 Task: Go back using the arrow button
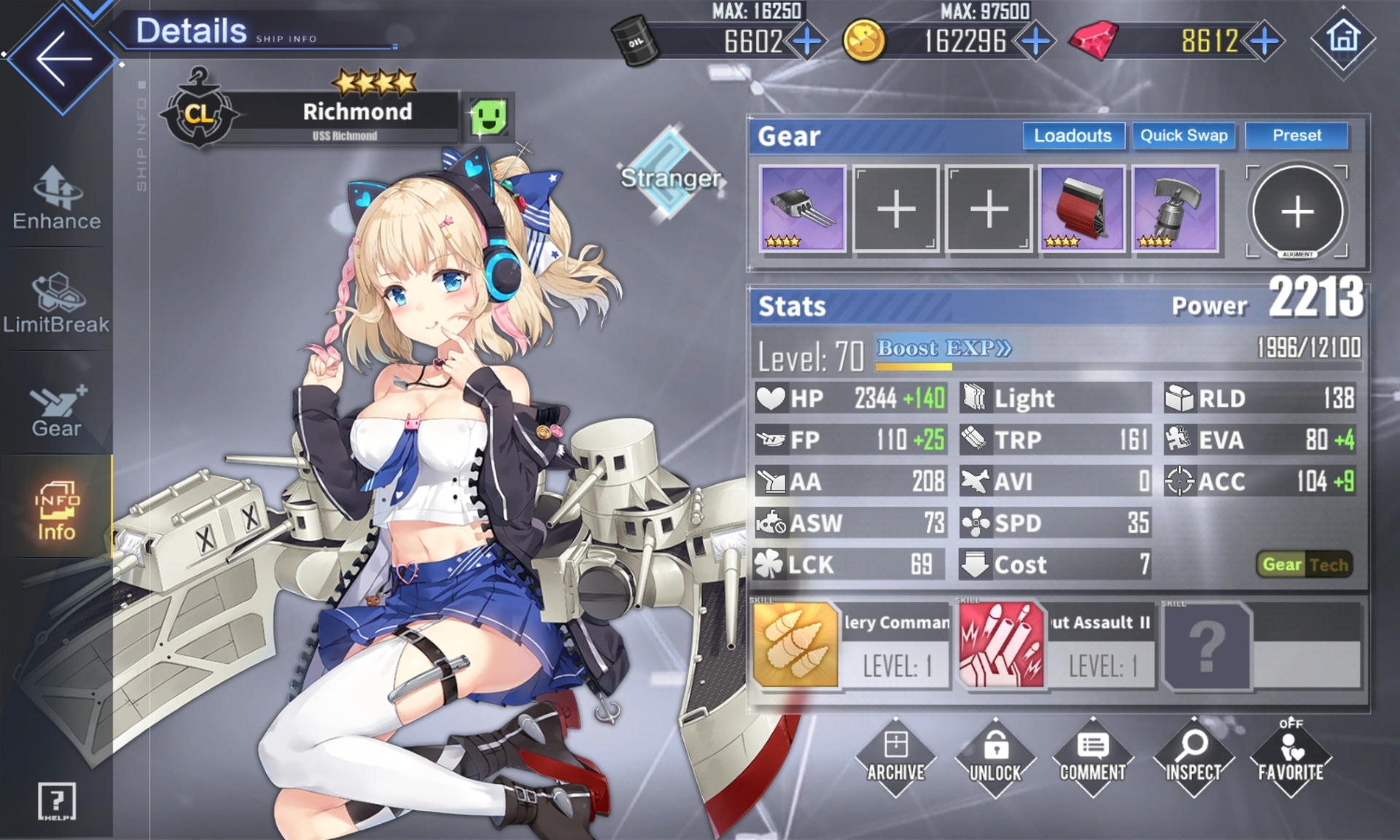pyautogui.click(x=62, y=58)
